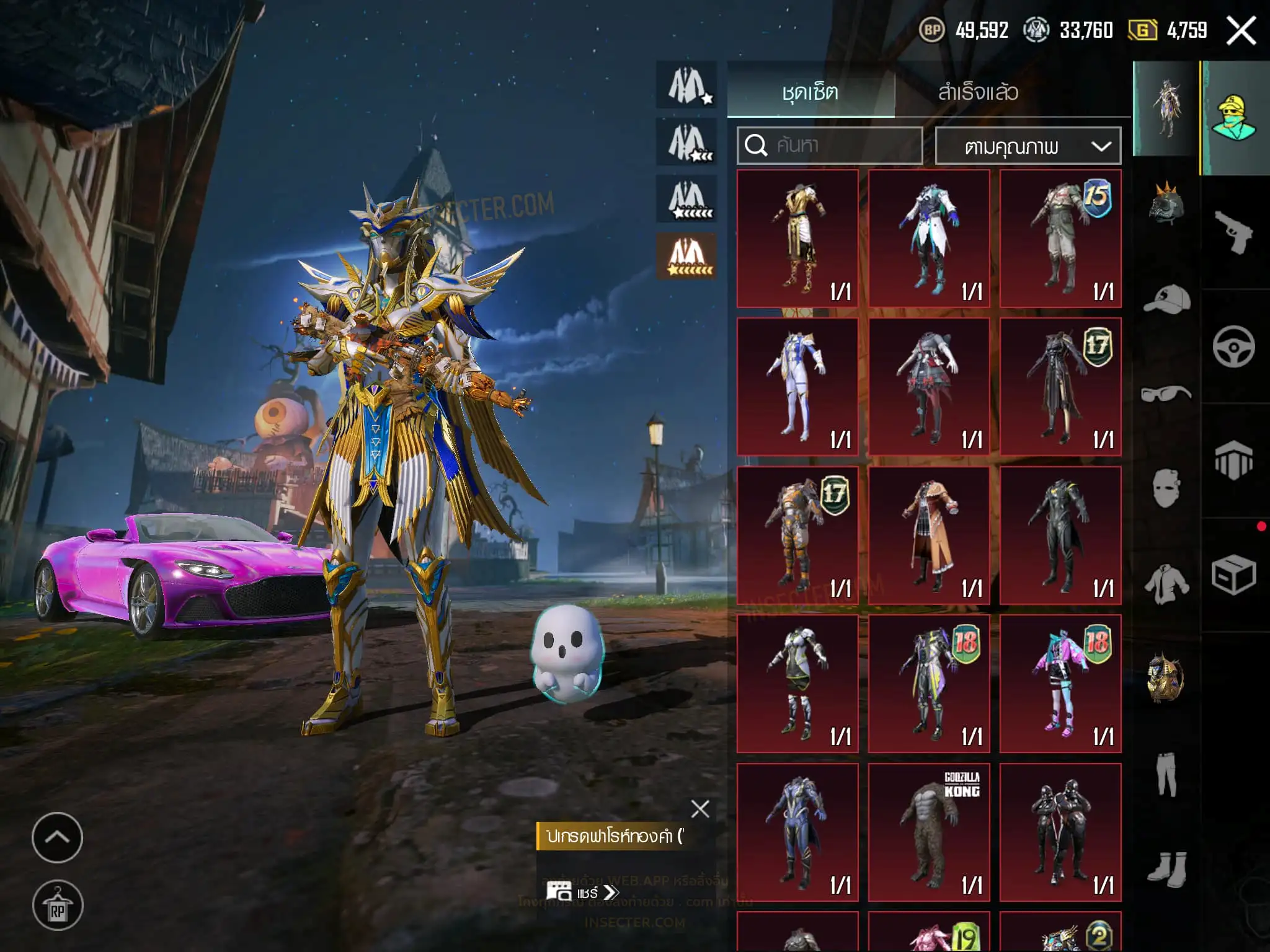Dismiss the golden pharaoh upgrade popup
The width and height of the screenshot is (1270, 952).
pos(700,808)
